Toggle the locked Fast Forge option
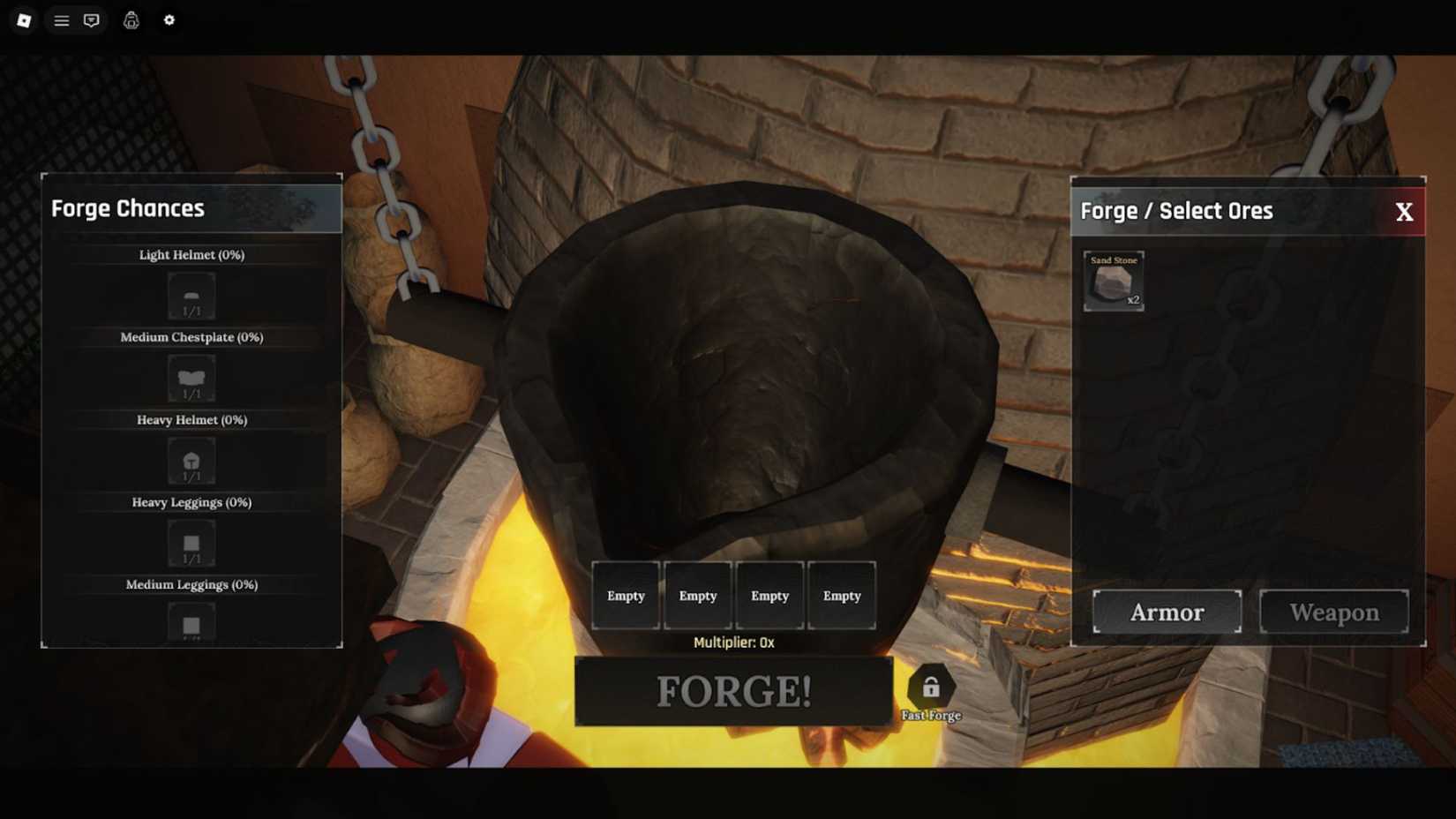 [932, 686]
